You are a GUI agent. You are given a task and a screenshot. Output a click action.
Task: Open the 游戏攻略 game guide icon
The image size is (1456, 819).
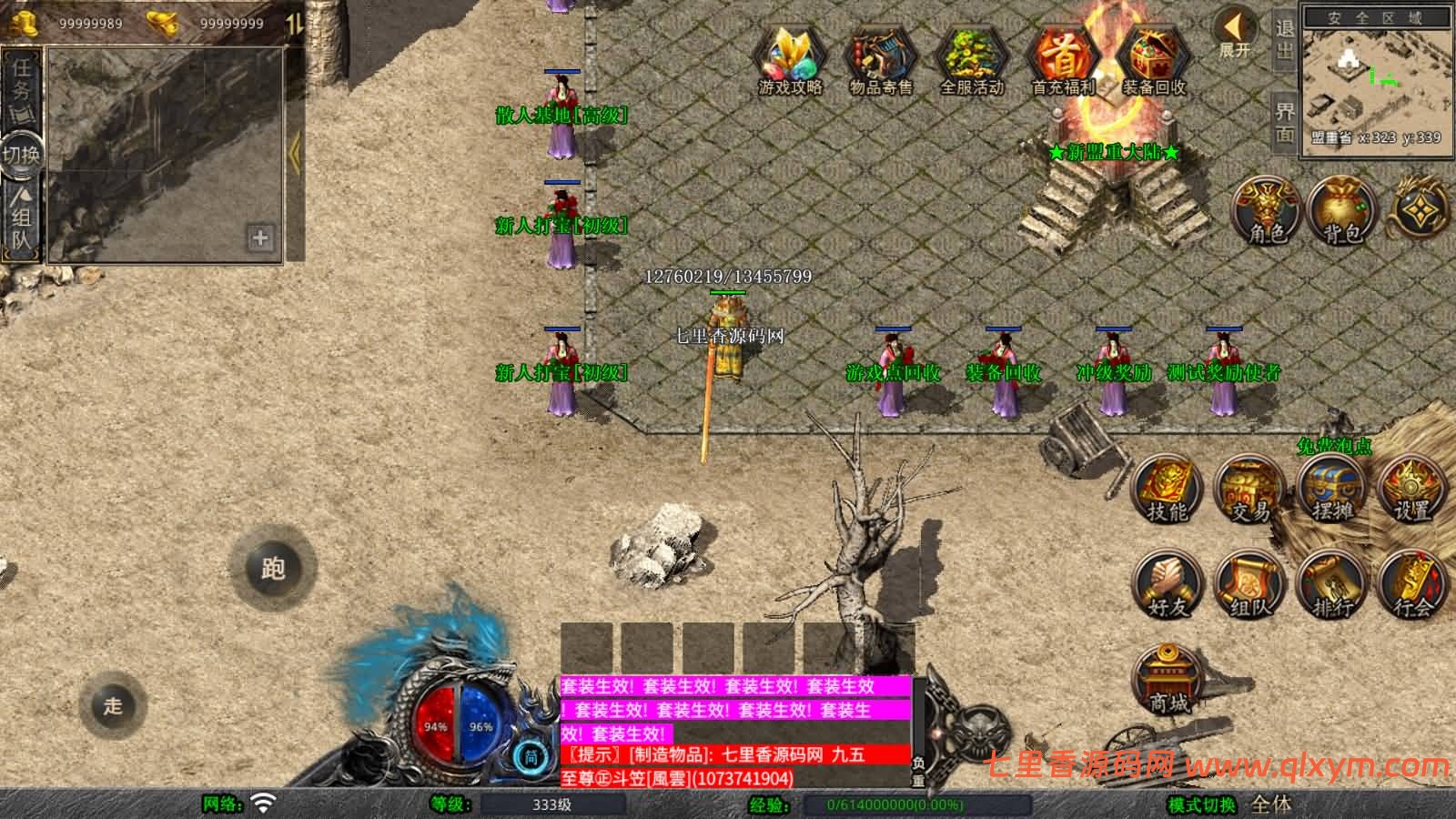click(790, 60)
